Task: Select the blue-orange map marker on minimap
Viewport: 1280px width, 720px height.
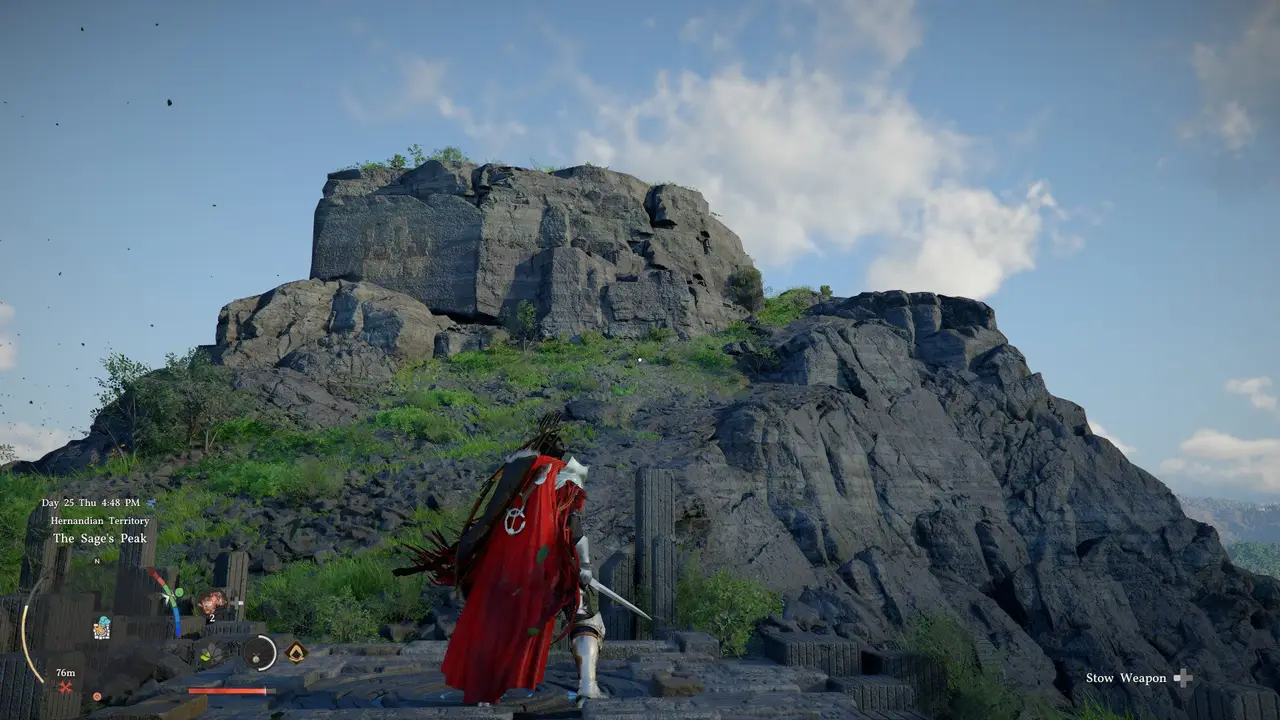Action: click(101, 627)
